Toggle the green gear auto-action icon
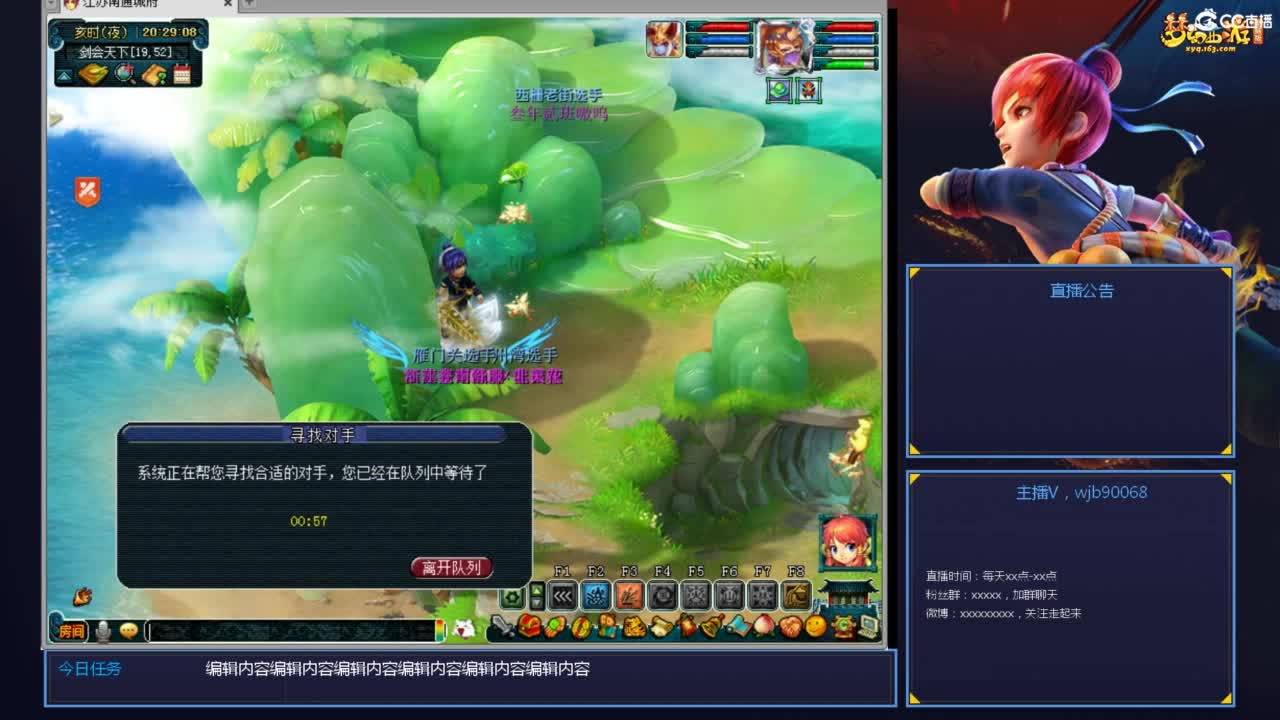 512,595
